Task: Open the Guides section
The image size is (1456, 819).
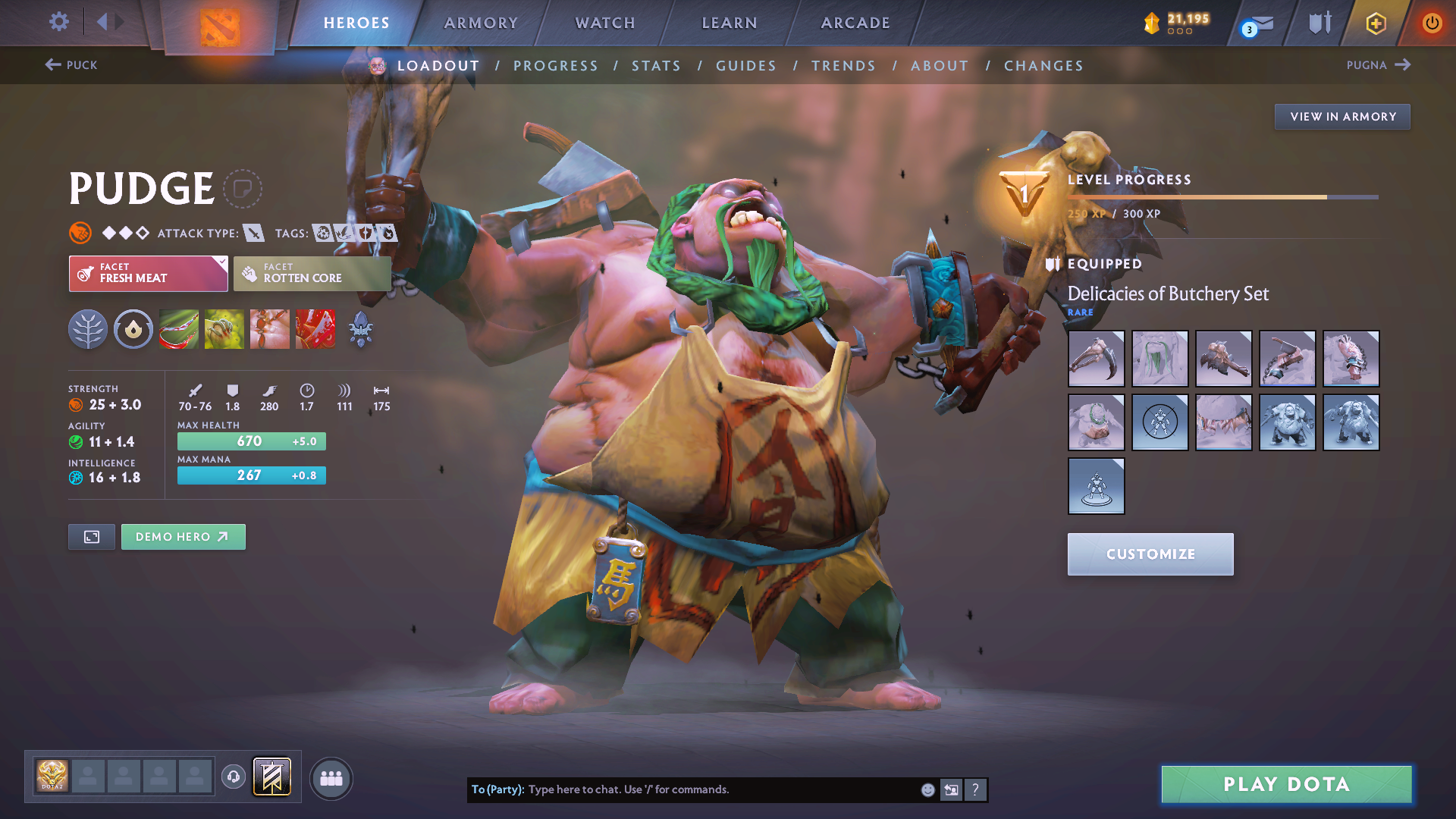Action: (746, 66)
